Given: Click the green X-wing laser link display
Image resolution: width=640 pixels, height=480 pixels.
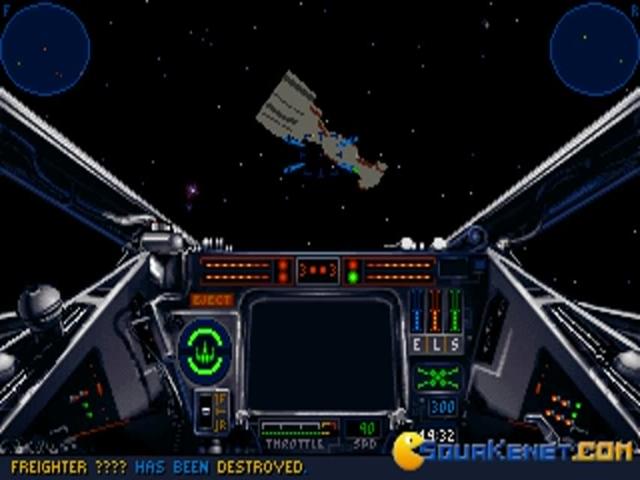Looking at the screenshot, I should 438,377.
